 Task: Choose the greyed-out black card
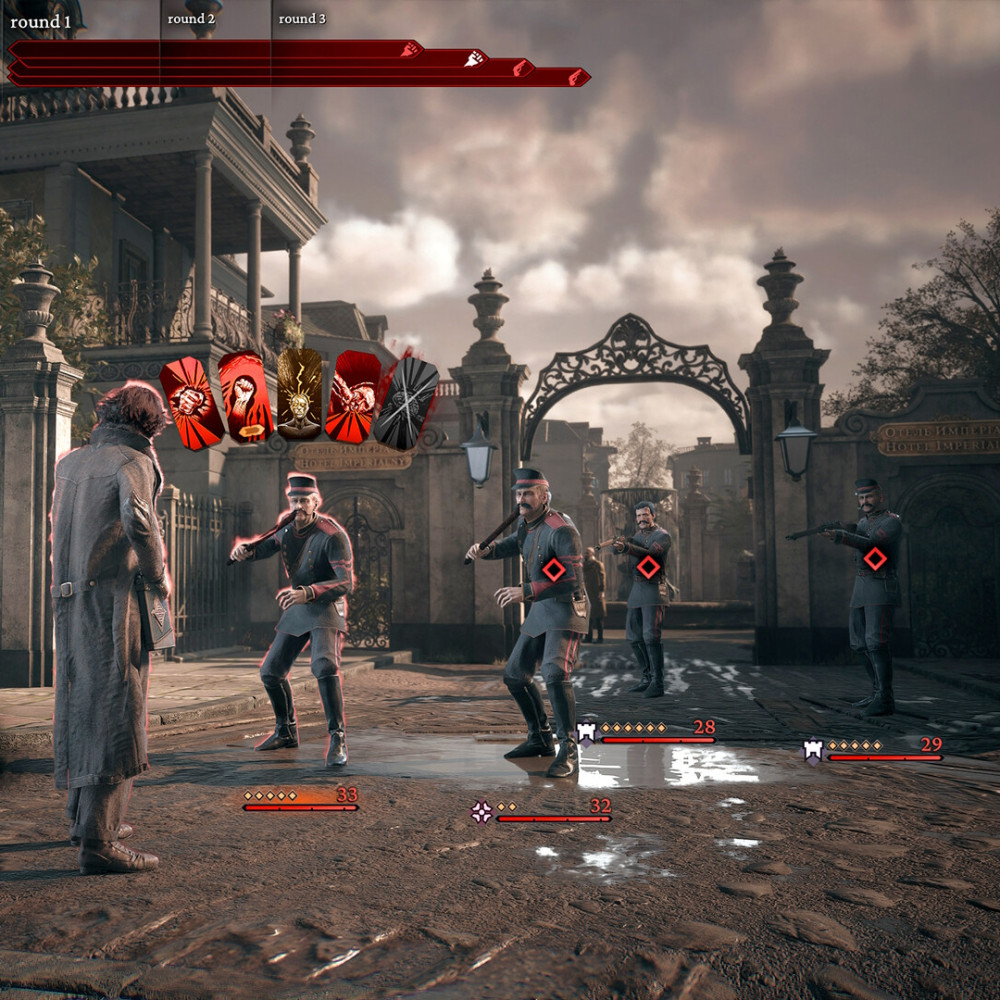[x=406, y=402]
